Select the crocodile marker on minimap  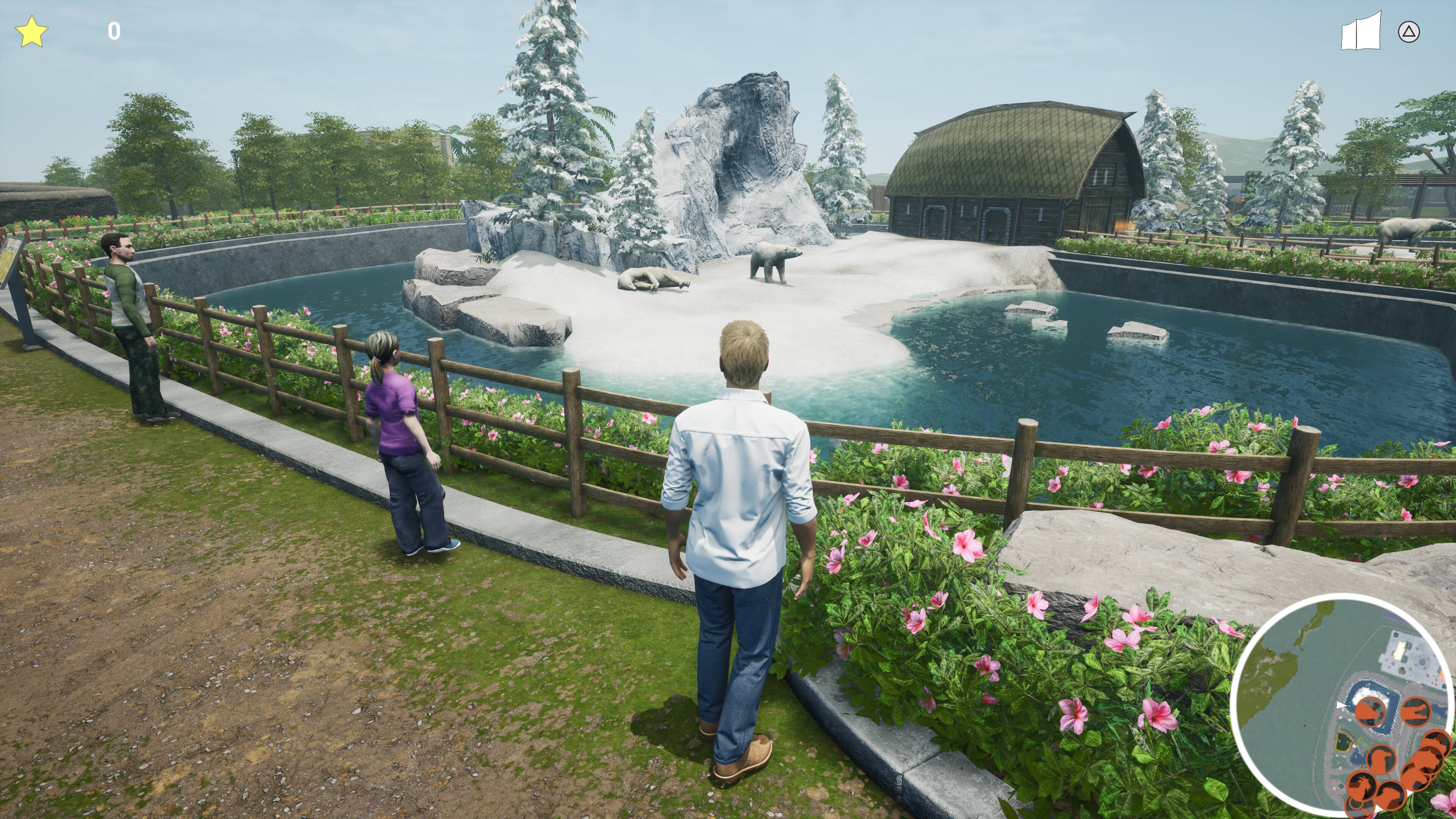pyautogui.click(x=1416, y=712)
